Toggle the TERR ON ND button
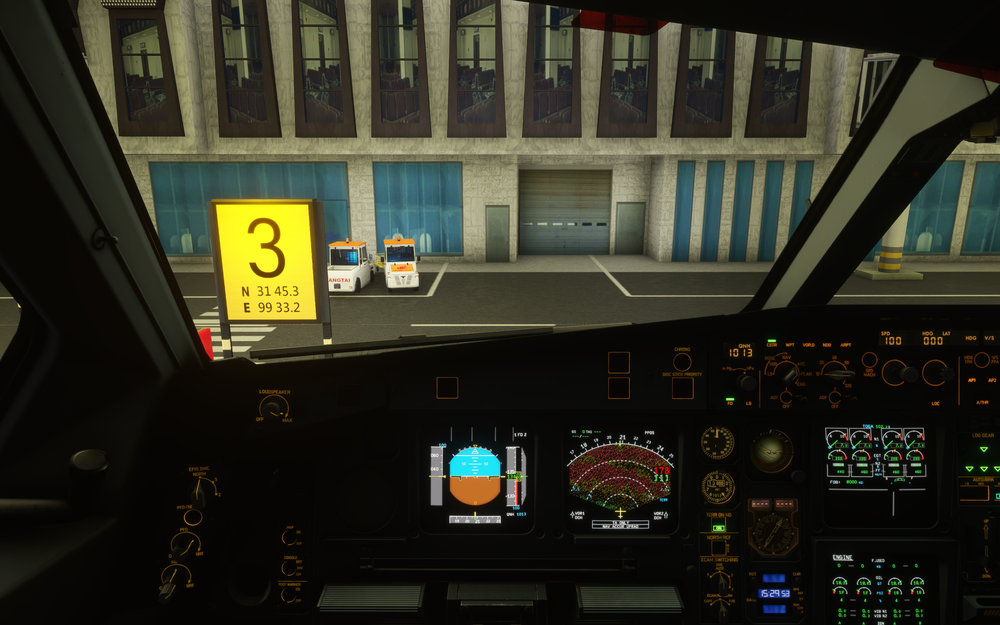Image resolution: width=1000 pixels, height=625 pixels. (718, 527)
